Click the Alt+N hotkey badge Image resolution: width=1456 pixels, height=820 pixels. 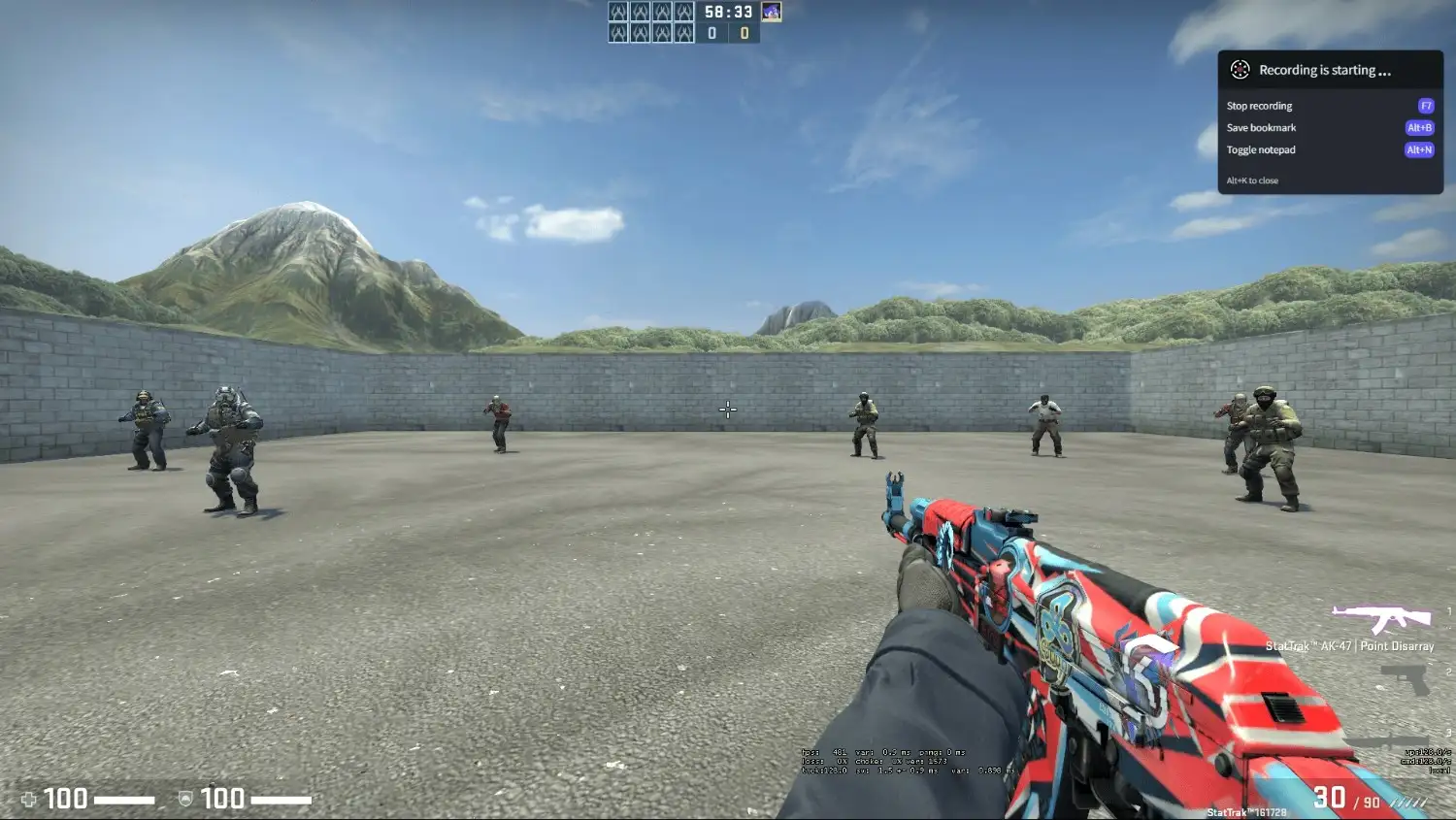pyautogui.click(x=1419, y=149)
